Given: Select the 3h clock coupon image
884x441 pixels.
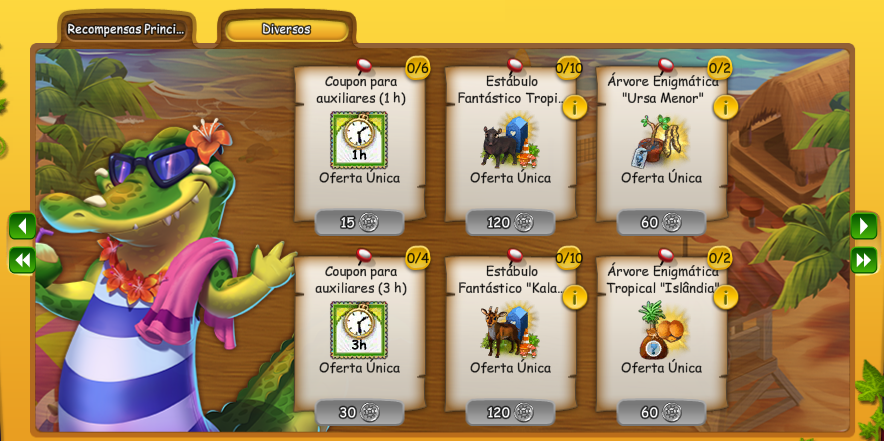Looking at the screenshot, I should pyautogui.click(x=359, y=330).
